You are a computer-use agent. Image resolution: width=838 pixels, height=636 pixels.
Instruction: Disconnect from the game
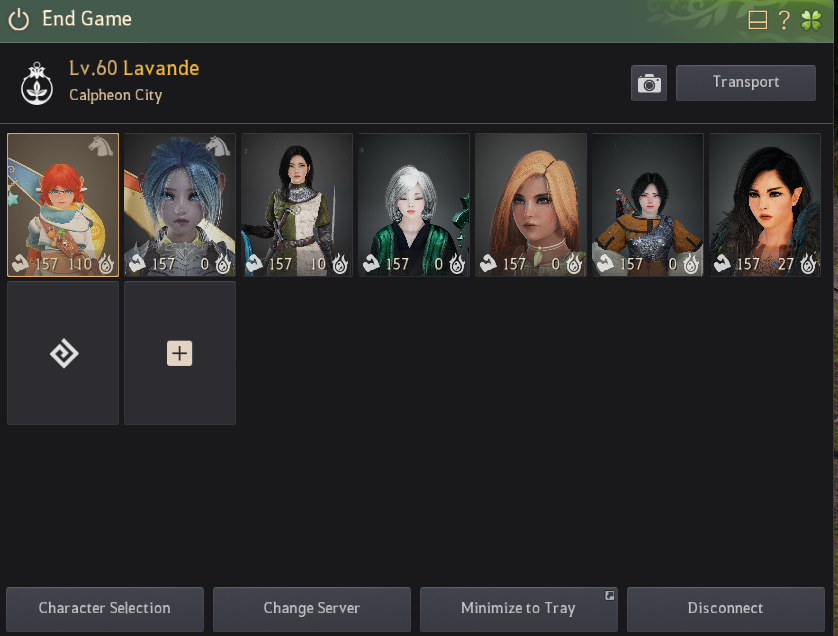725,608
